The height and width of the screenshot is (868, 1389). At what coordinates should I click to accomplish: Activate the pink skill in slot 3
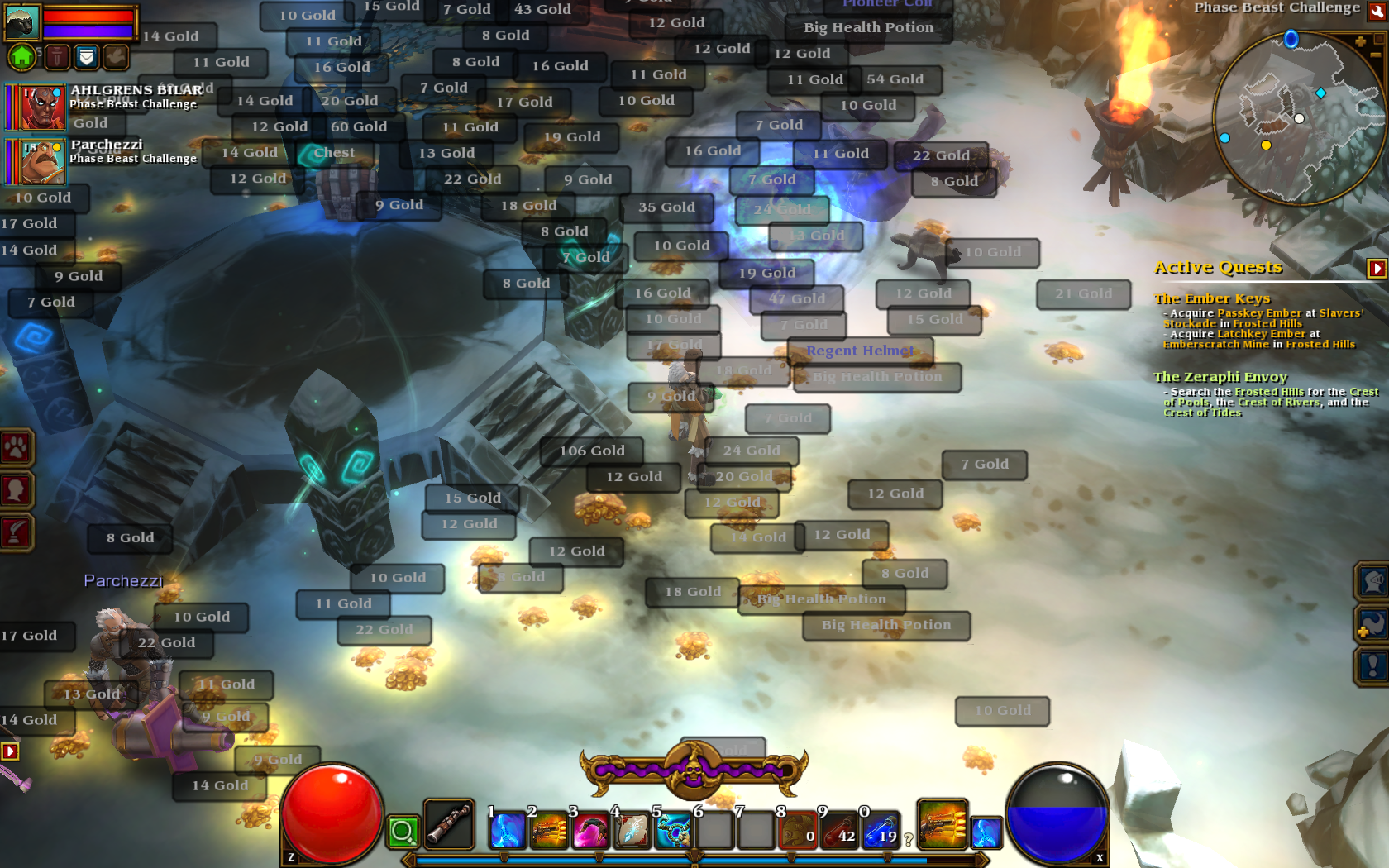click(589, 830)
